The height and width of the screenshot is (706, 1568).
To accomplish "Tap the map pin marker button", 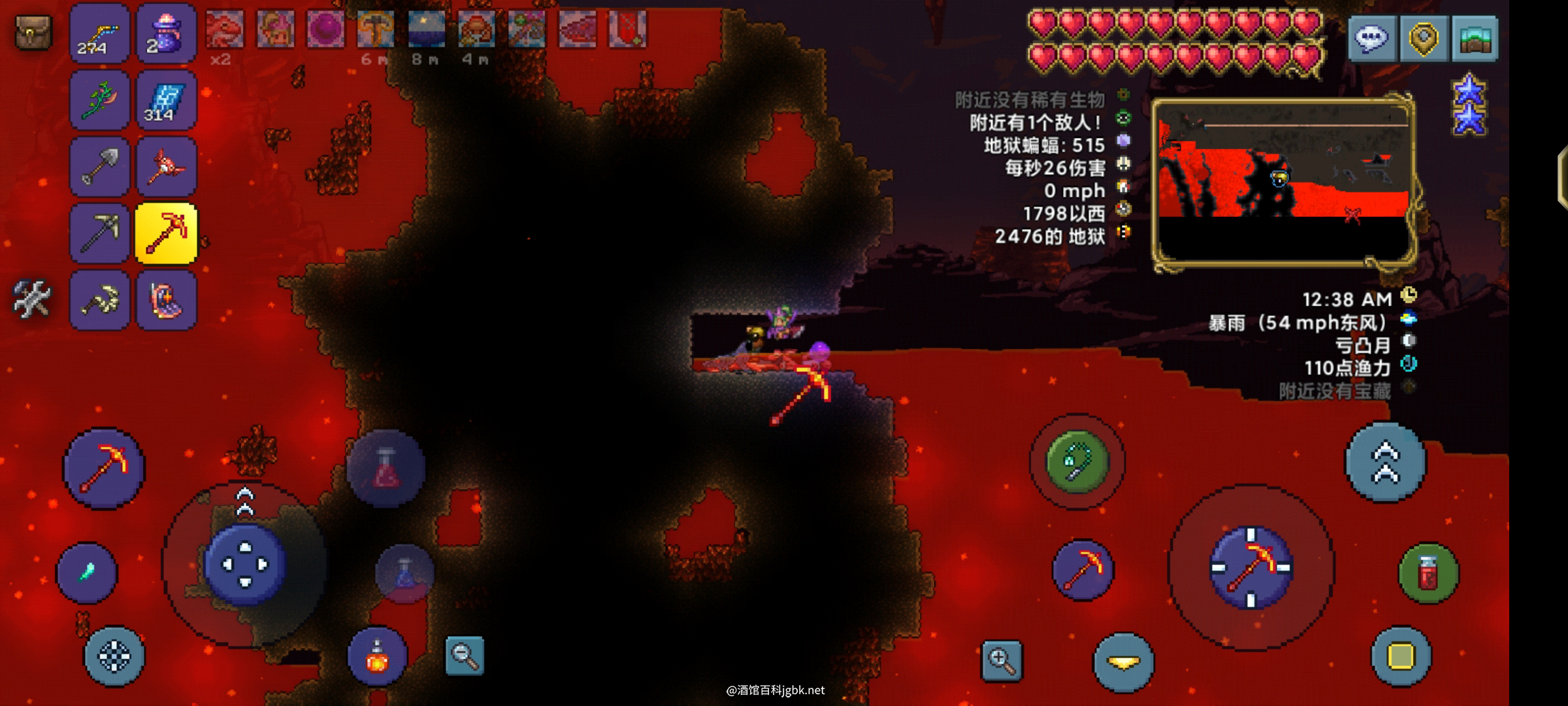I will tap(1424, 38).
